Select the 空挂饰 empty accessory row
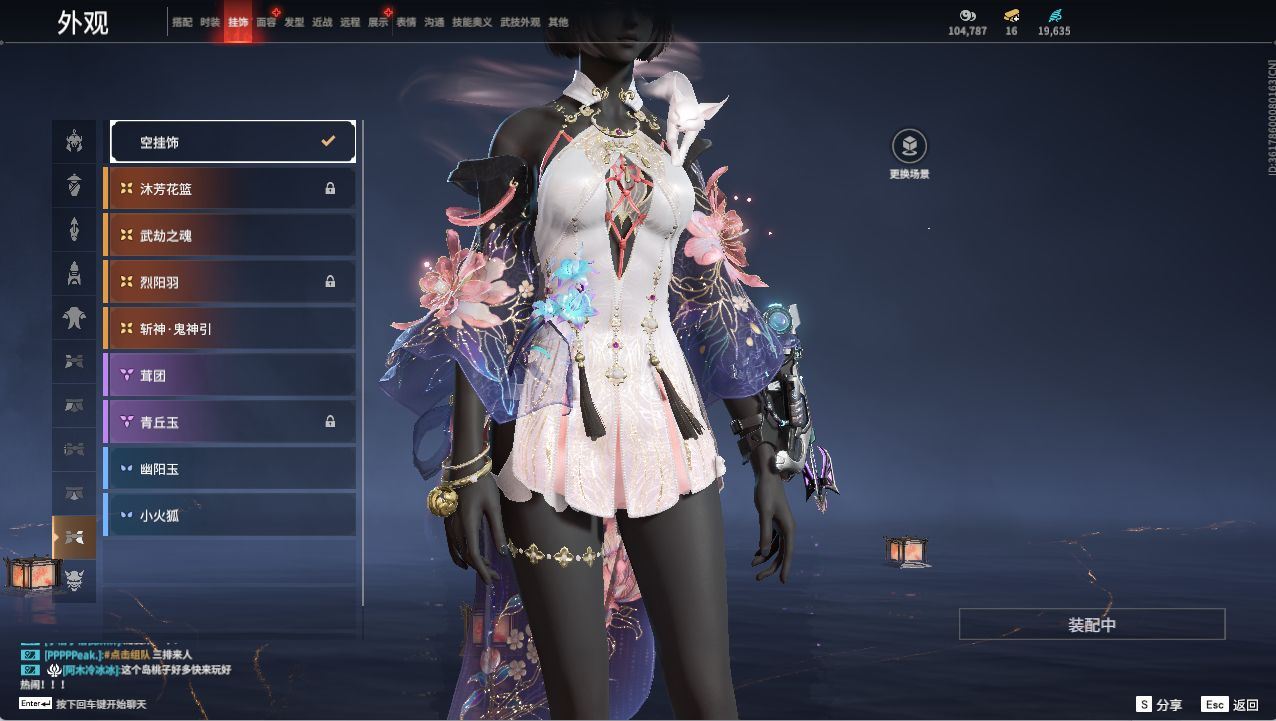Image resolution: width=1276 pixels, height=721 pixels. click(232, 142)
